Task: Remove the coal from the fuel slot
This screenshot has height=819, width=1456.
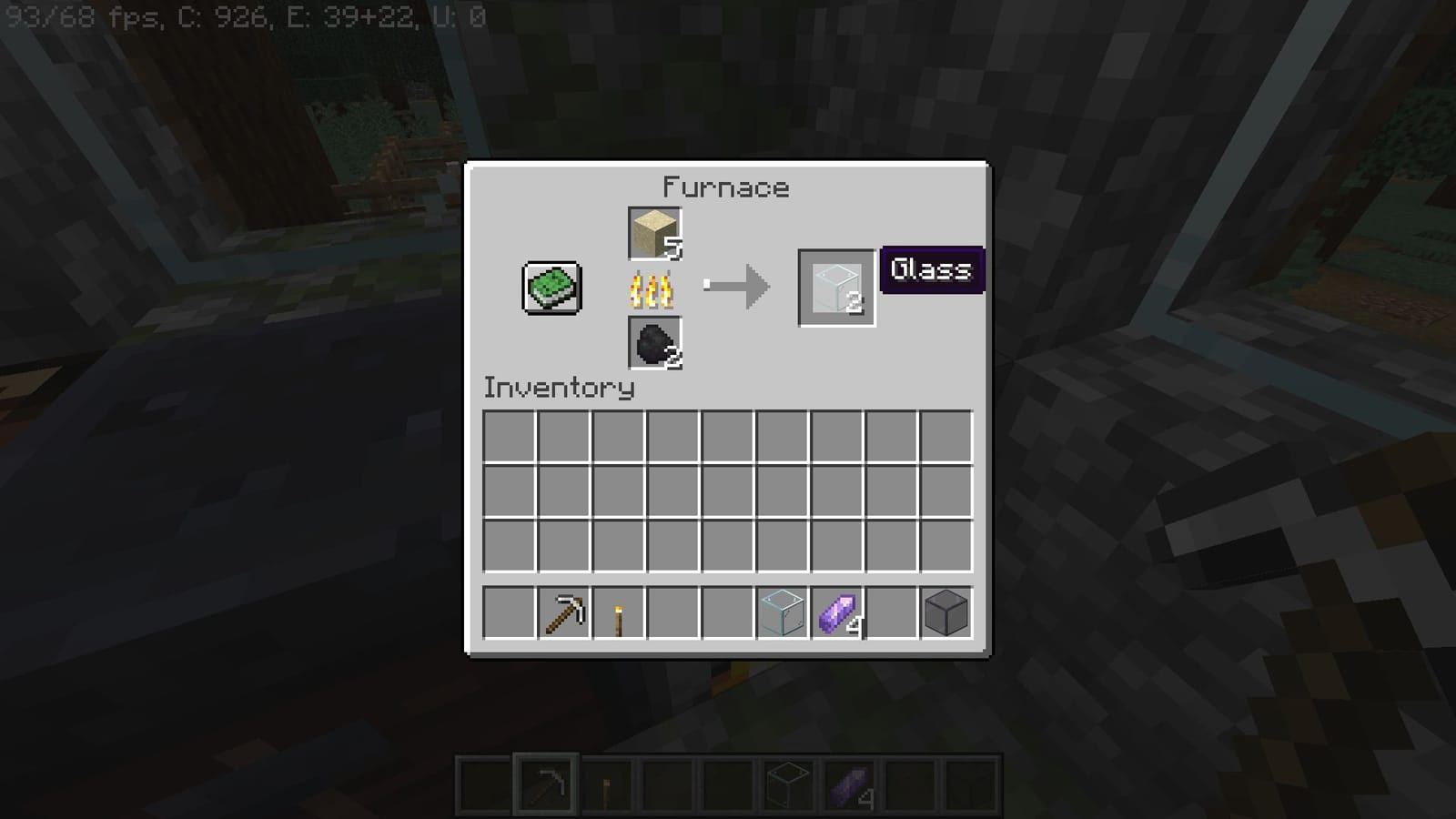Action: 653,345
